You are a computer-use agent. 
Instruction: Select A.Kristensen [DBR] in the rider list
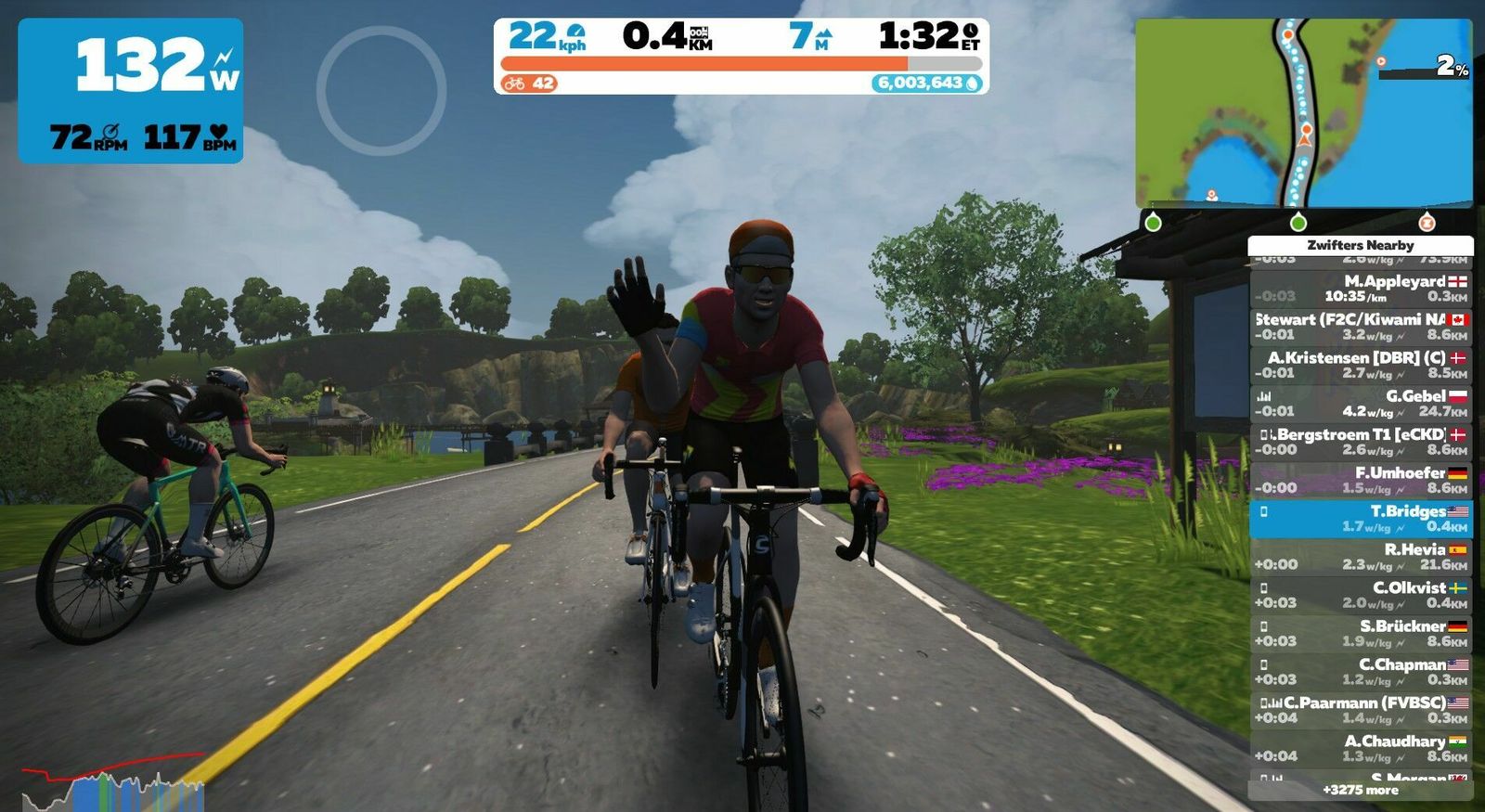(1360, 365)
